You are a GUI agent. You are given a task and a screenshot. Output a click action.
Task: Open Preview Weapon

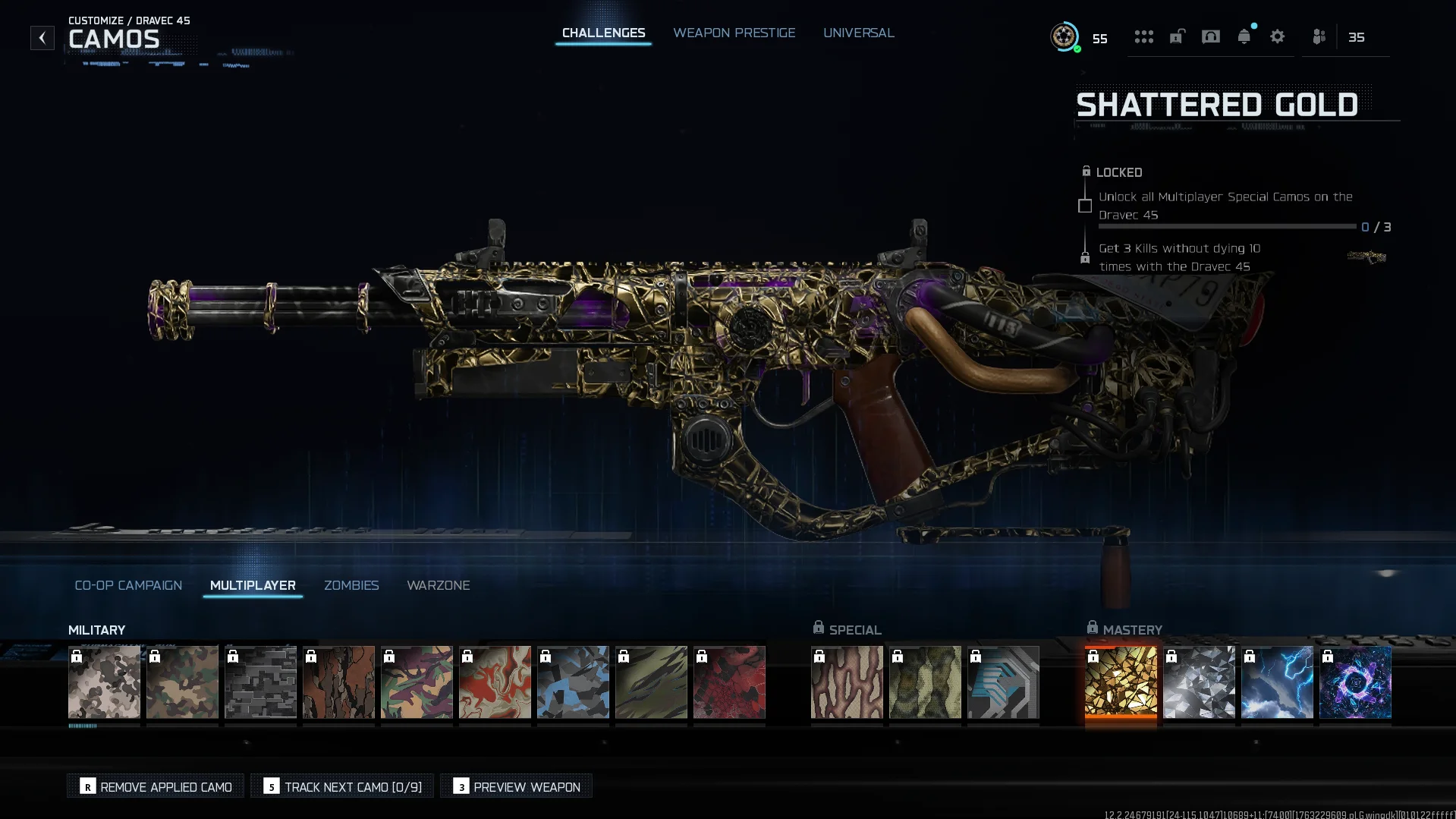[x=516, y=786]
